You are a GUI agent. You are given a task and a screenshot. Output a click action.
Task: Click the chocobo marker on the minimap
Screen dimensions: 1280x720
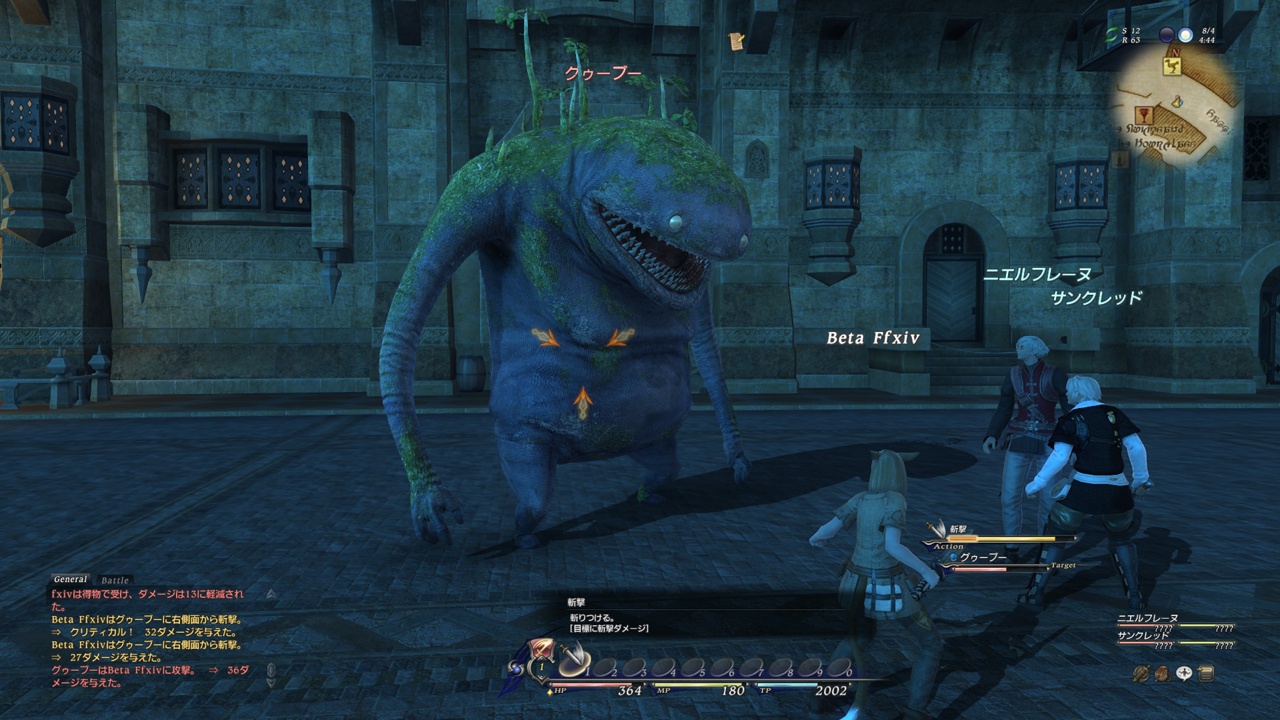click(1172, 66)
